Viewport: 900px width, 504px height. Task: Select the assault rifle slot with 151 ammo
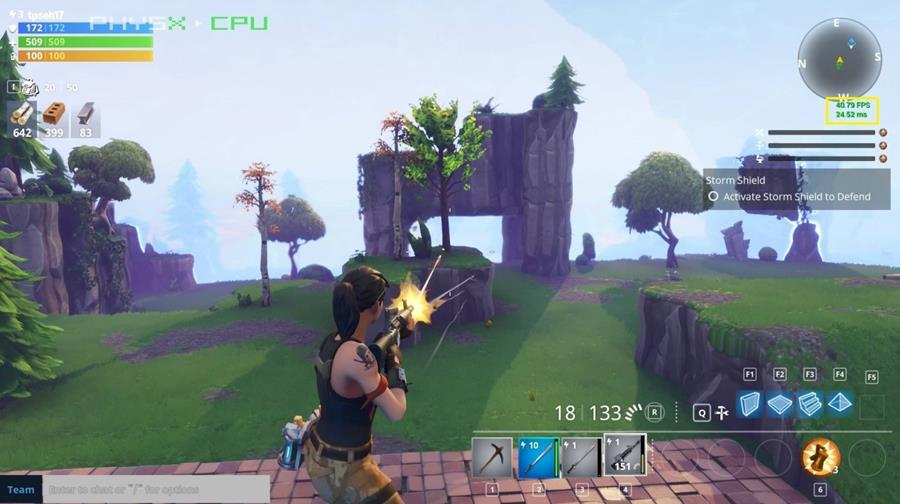(625, 456)
